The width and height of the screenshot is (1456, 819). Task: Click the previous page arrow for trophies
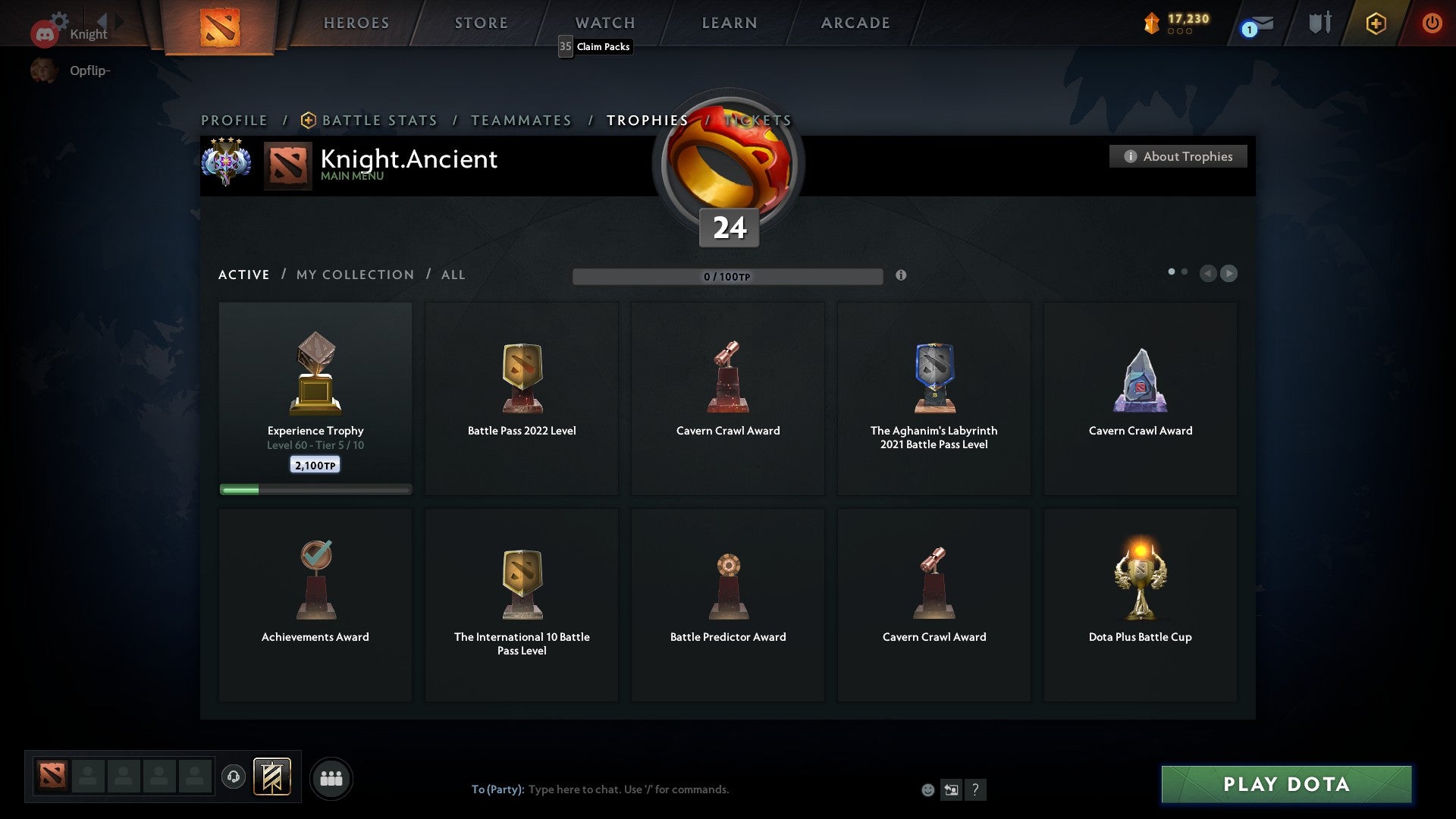pyautogui.click(x=1209, y=274)
